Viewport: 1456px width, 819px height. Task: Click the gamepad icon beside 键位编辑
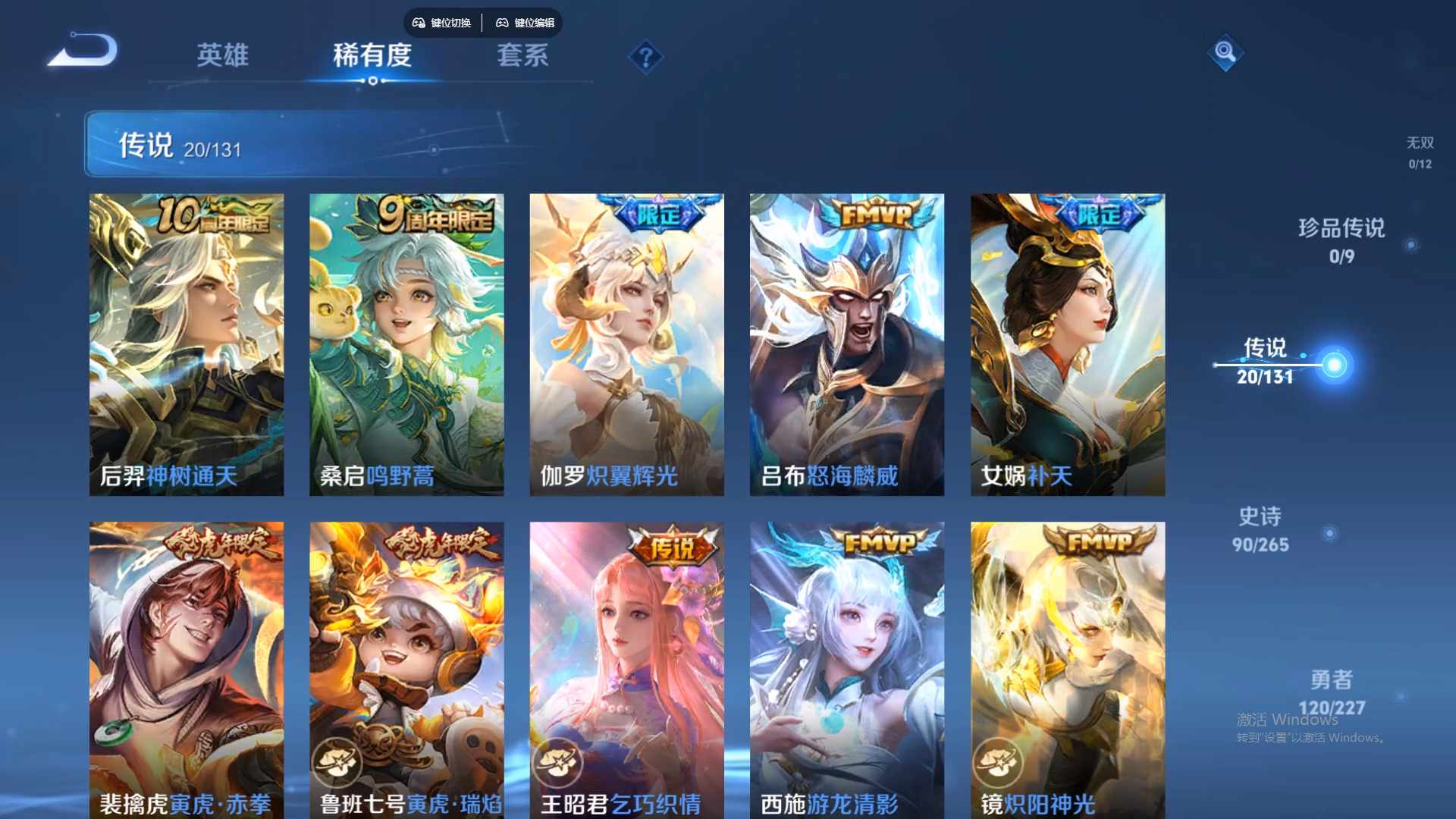(x=502, y=23)
